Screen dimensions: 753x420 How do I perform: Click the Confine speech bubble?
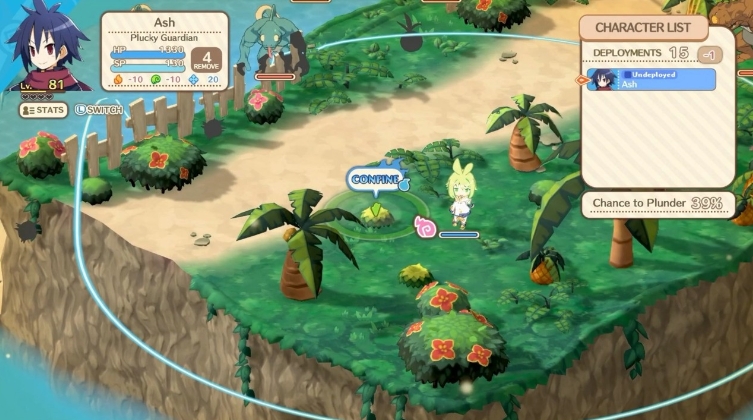[x=375, y=179]
